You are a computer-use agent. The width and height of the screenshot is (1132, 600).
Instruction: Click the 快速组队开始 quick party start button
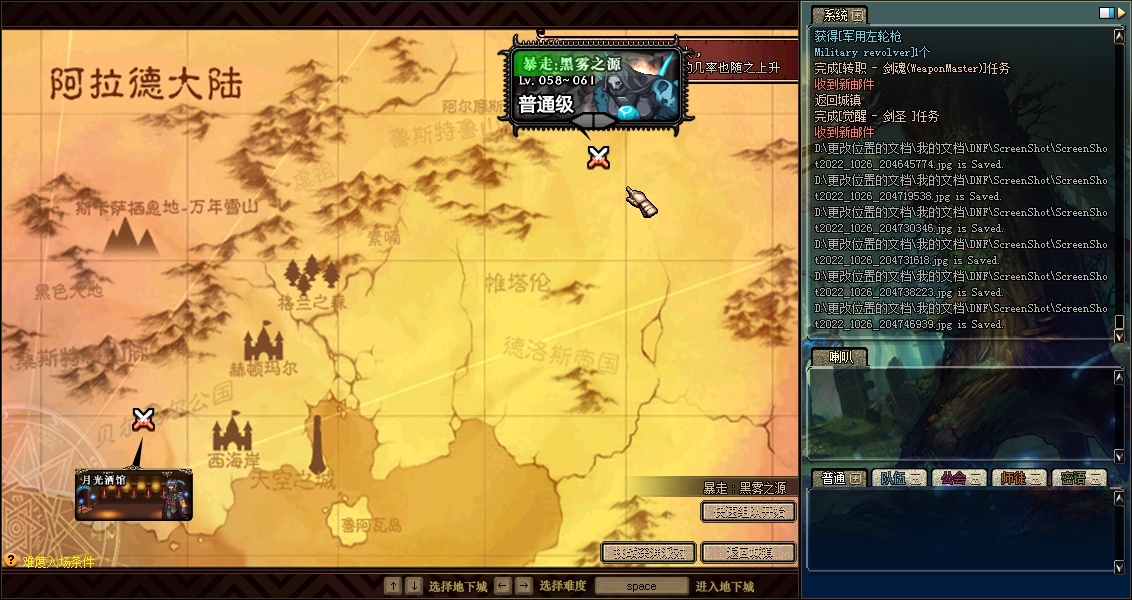(x=748, y=512)
